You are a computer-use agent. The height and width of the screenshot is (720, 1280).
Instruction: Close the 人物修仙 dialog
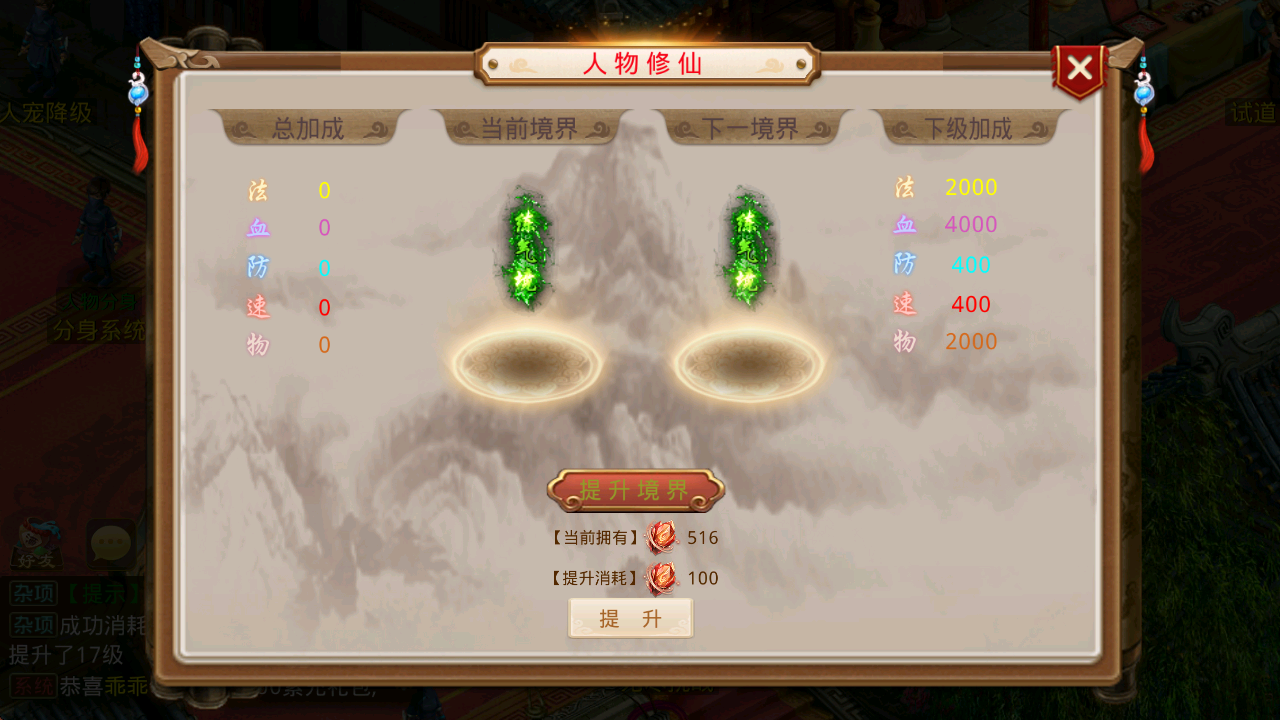pos(1080,68)
